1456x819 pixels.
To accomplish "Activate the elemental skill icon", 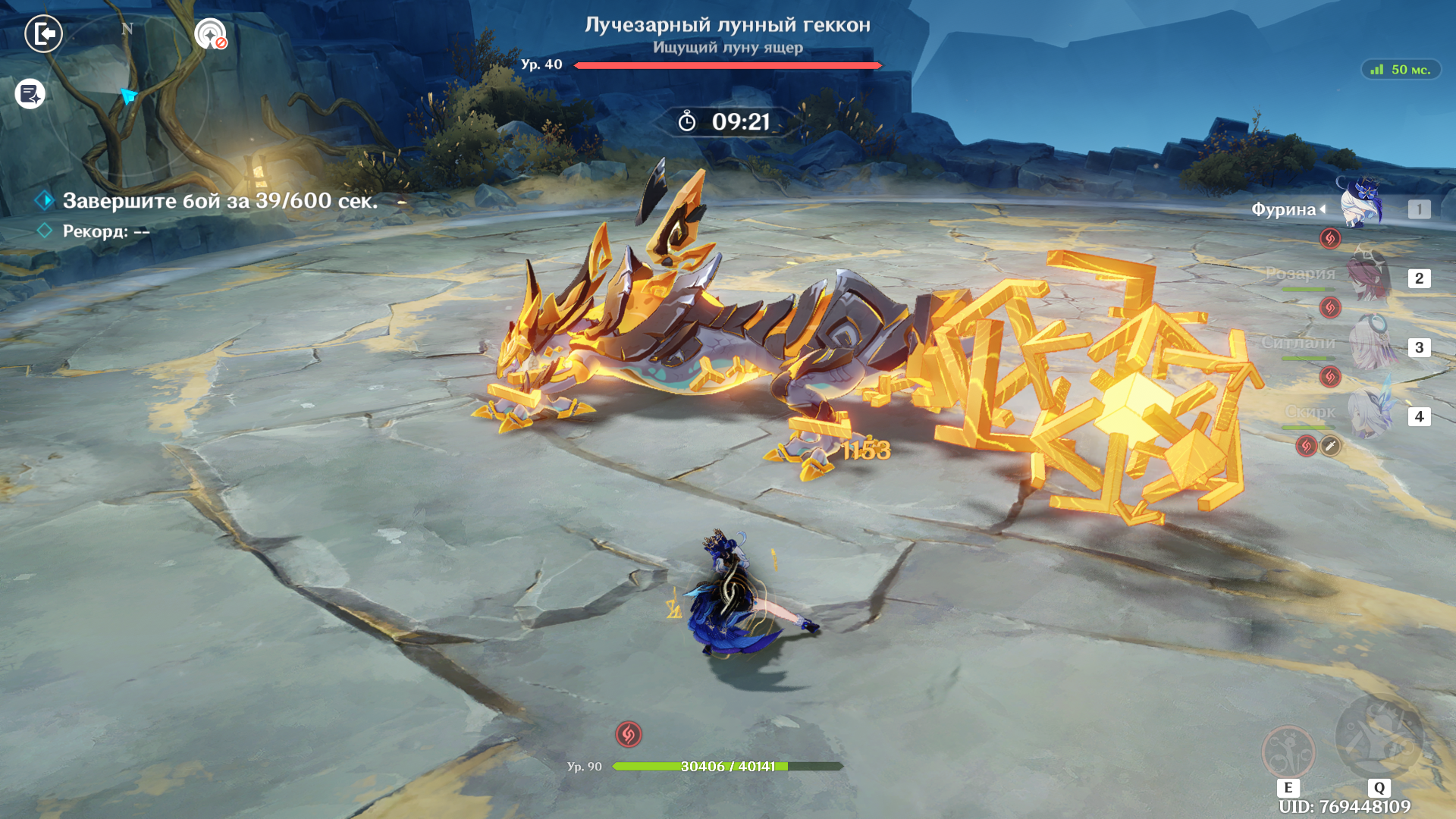I will pos(1288,752).
